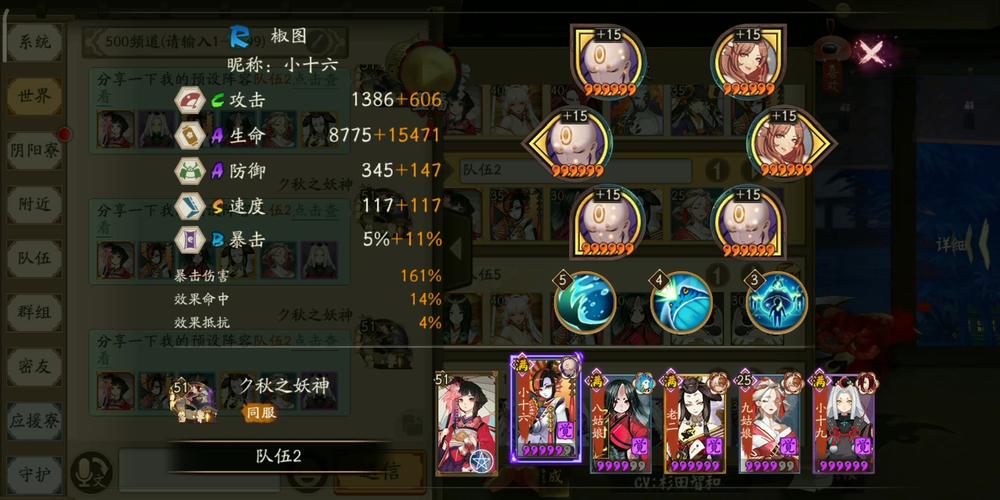Show the 附近 chat tab
The height and width of the screenshot is (500, 1000).
pos(35,204)
